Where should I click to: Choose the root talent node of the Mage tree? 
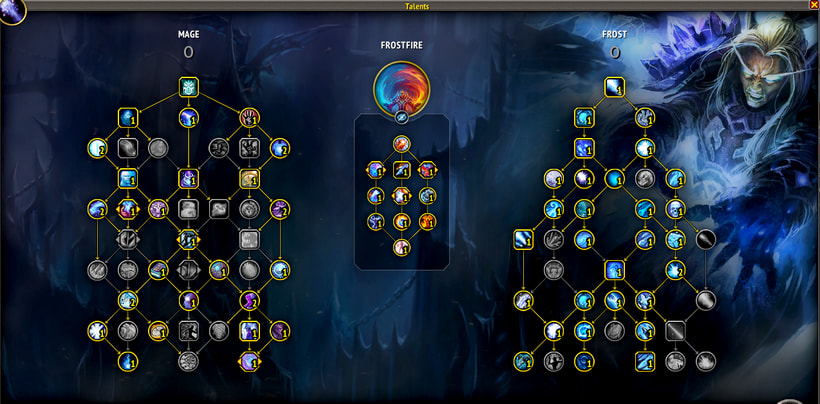tap(189, 88)
